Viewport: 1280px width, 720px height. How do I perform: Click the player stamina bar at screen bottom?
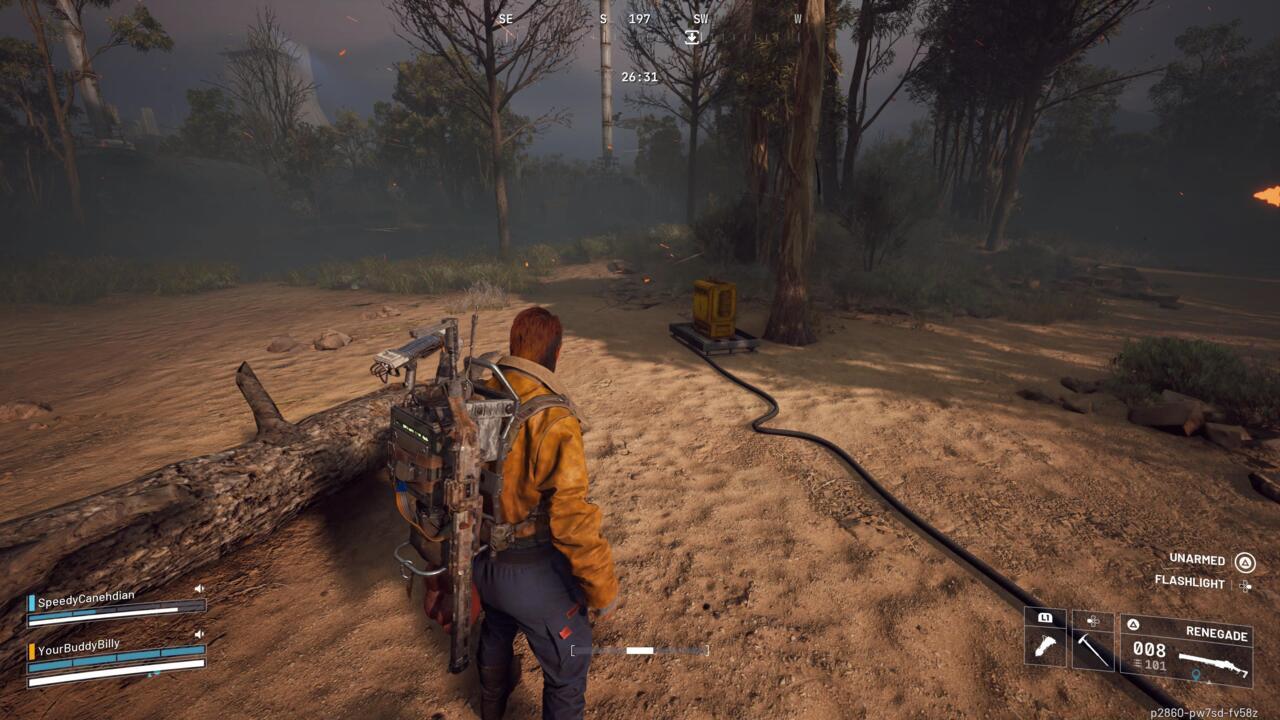640,650
